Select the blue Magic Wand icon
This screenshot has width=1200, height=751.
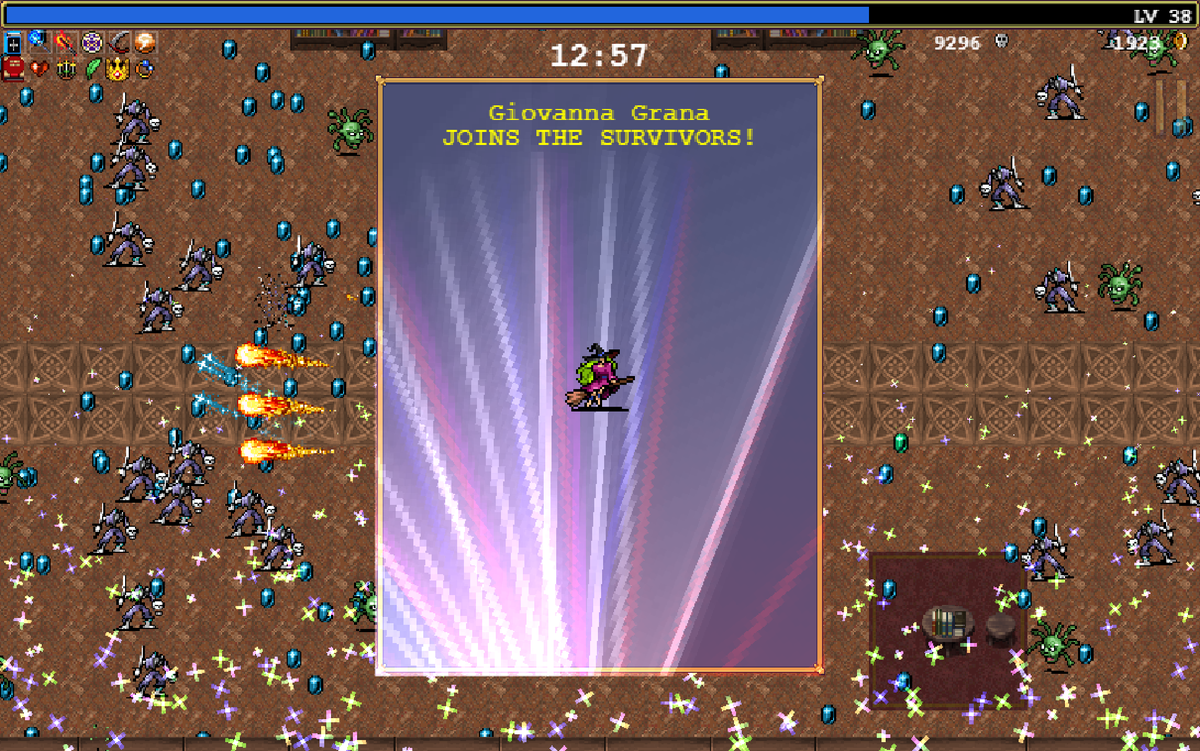point(38,42)
